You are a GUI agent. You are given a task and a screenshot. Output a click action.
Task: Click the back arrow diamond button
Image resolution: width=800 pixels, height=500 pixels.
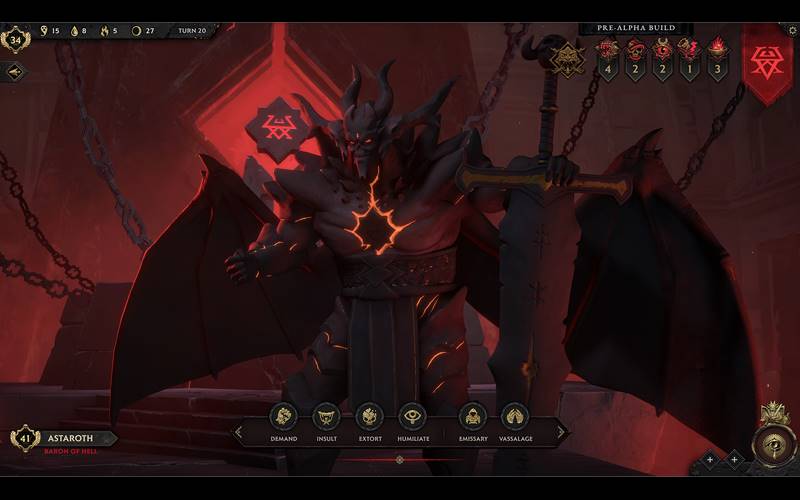[x=14, y=72]
